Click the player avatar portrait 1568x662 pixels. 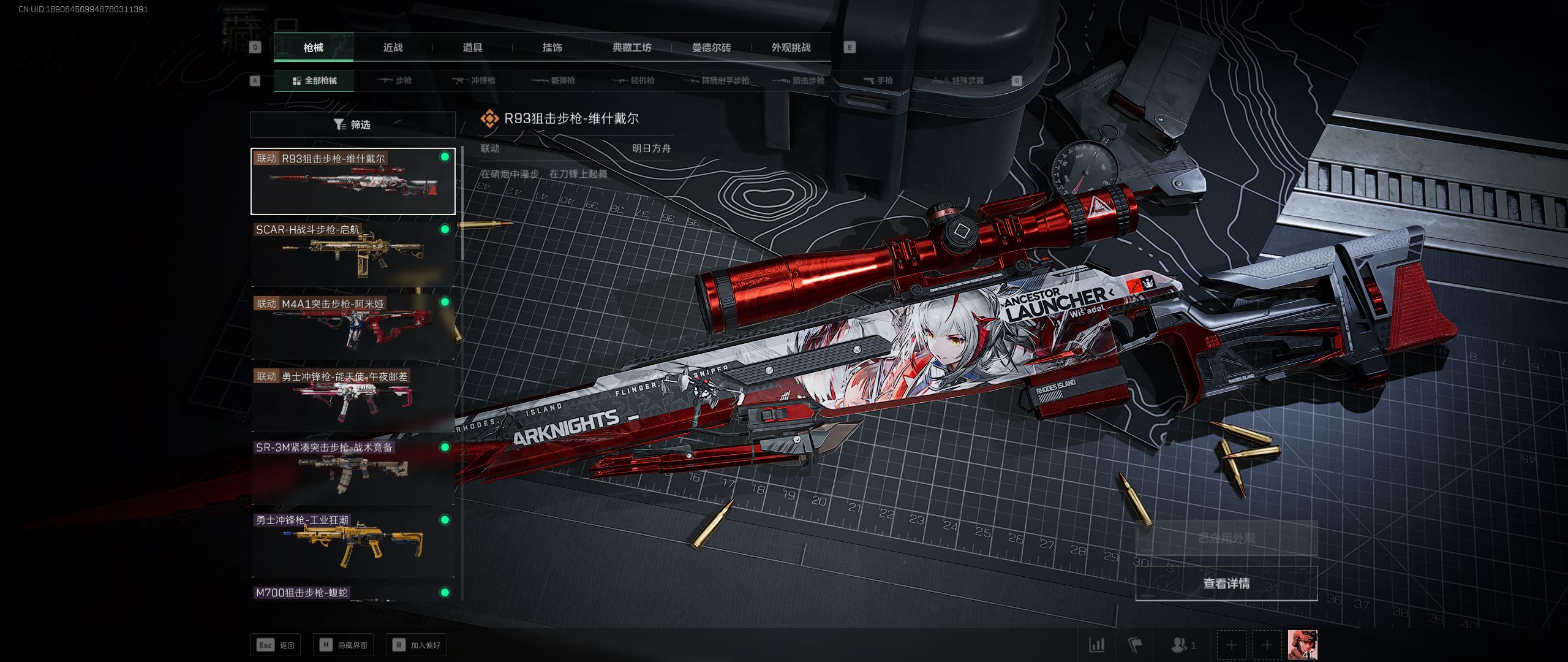[1302, 645]
